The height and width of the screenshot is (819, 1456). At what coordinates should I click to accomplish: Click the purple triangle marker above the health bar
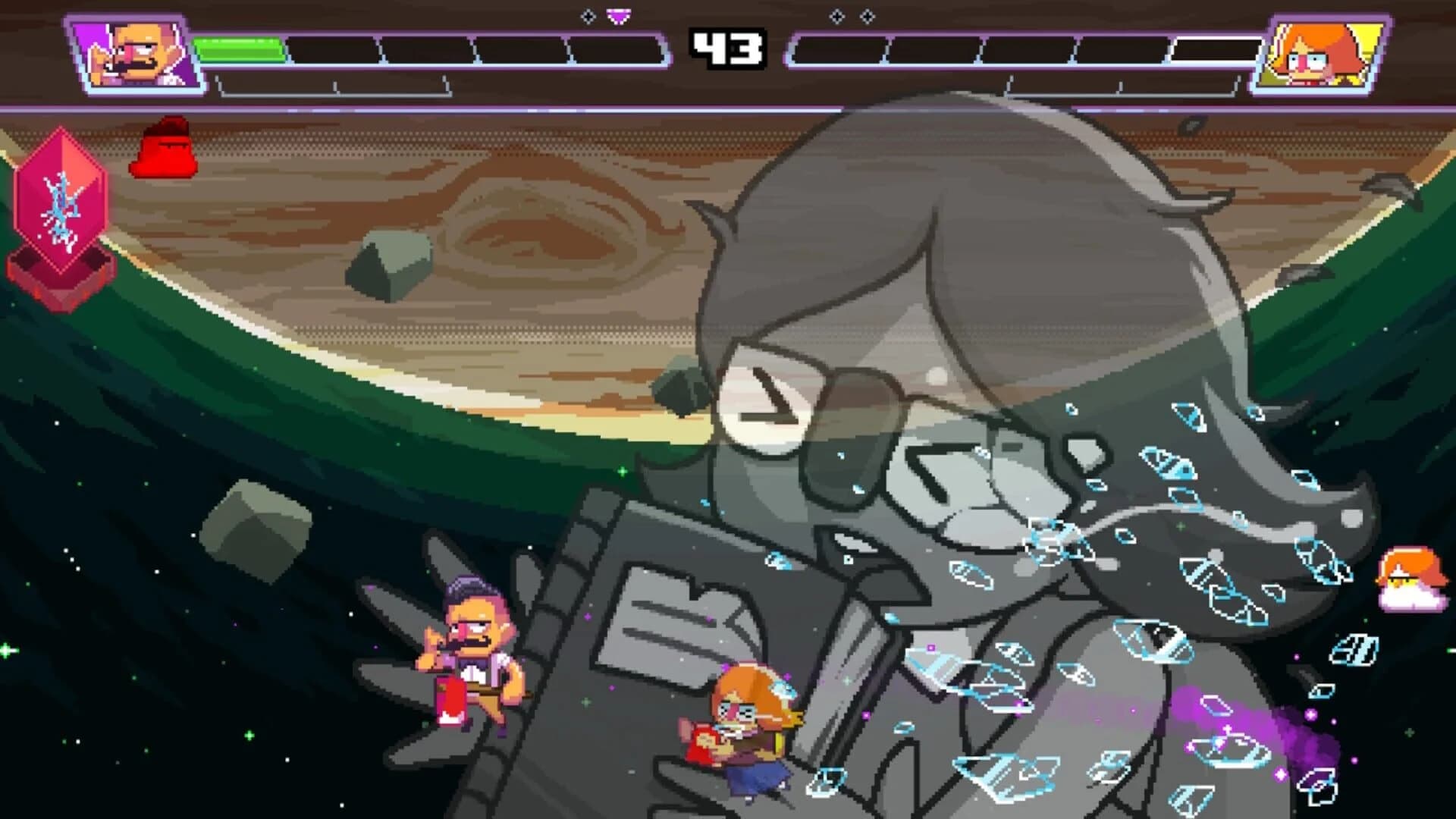(x=618, y=14)
